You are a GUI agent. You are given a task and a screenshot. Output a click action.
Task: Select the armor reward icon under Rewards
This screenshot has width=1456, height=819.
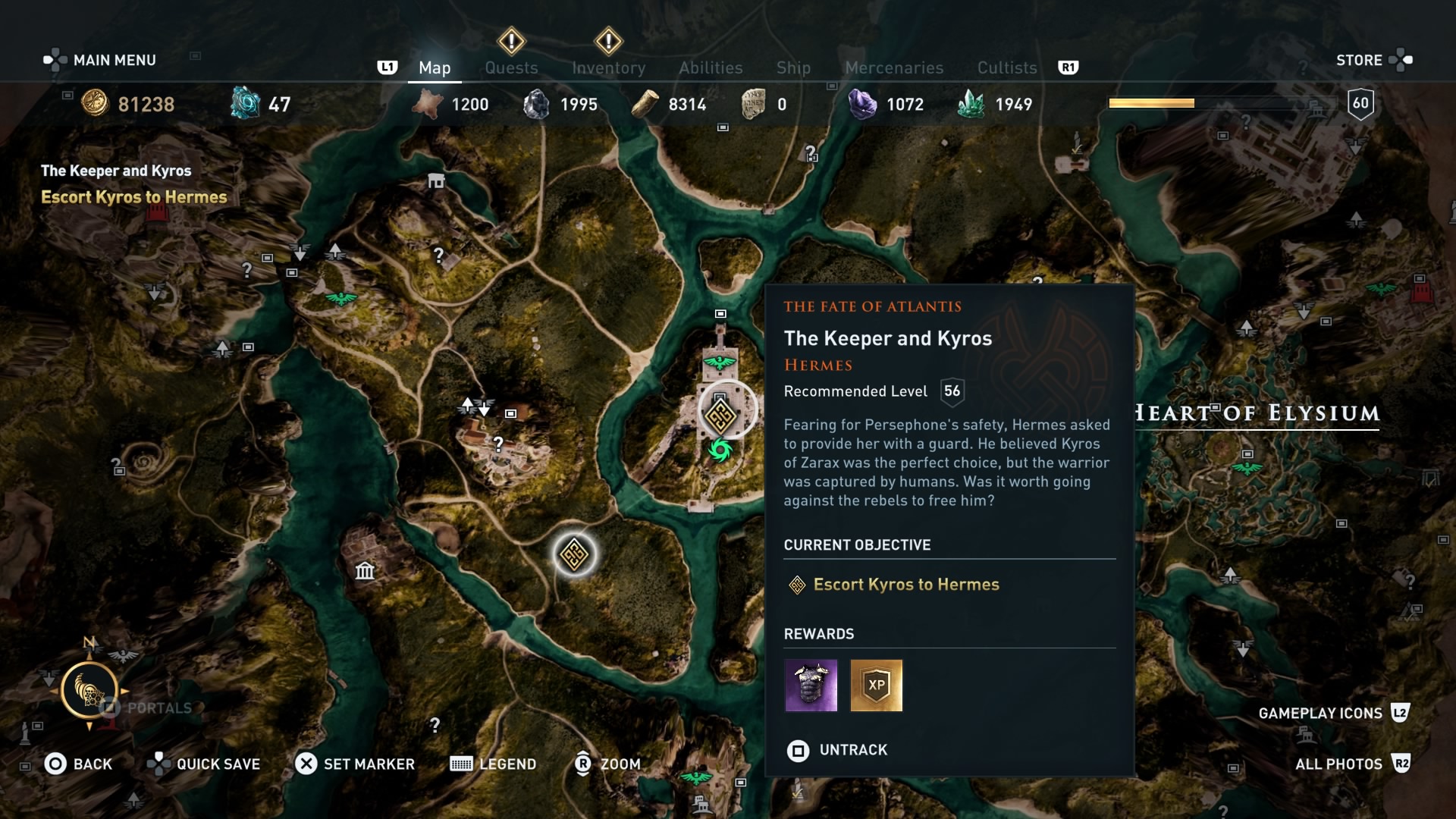[x=811, y=686]
